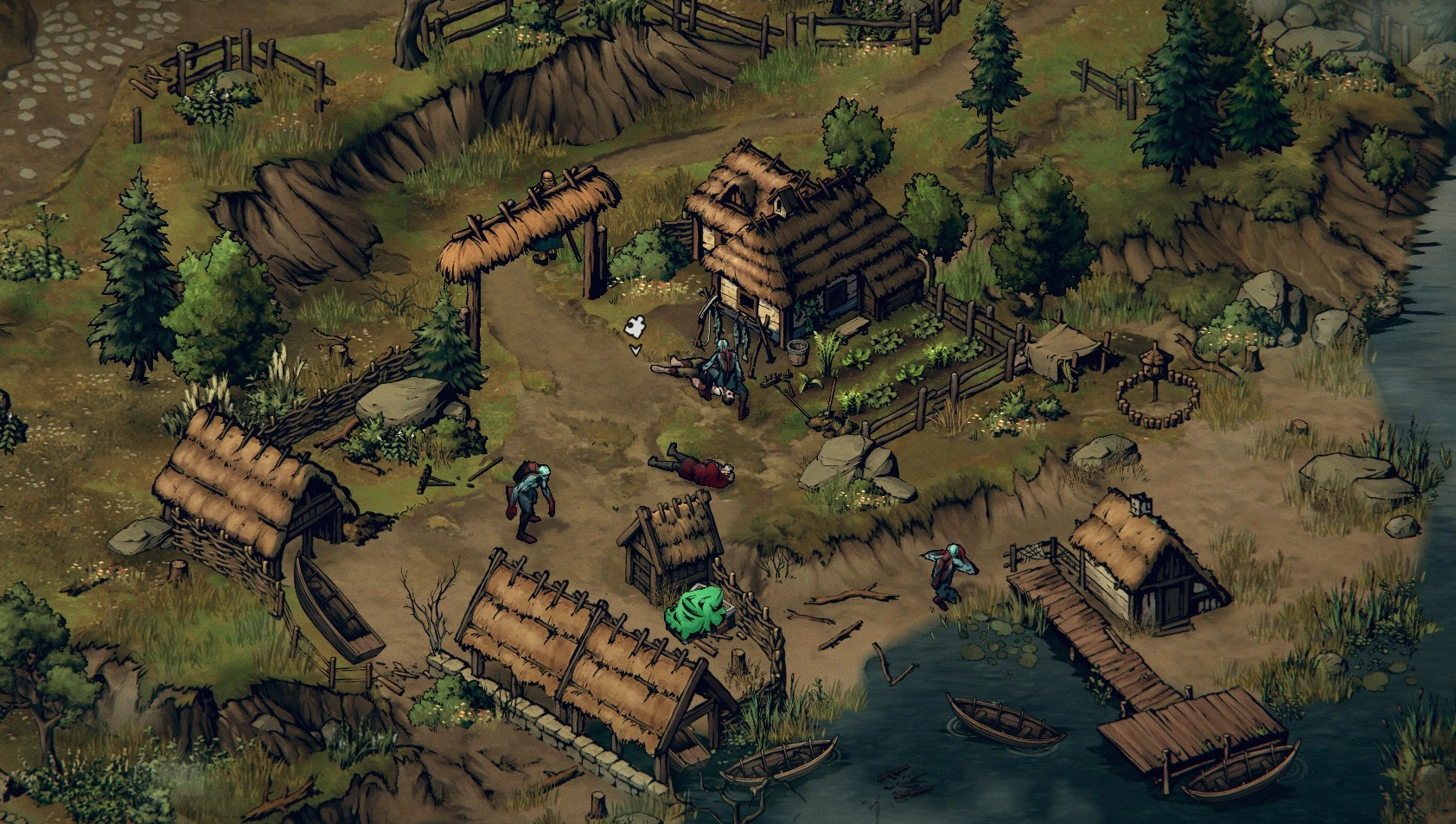The height and width of the screenshot is (824, 1456).
Task: Click the white puzzle piece marker
Action: 635,329
